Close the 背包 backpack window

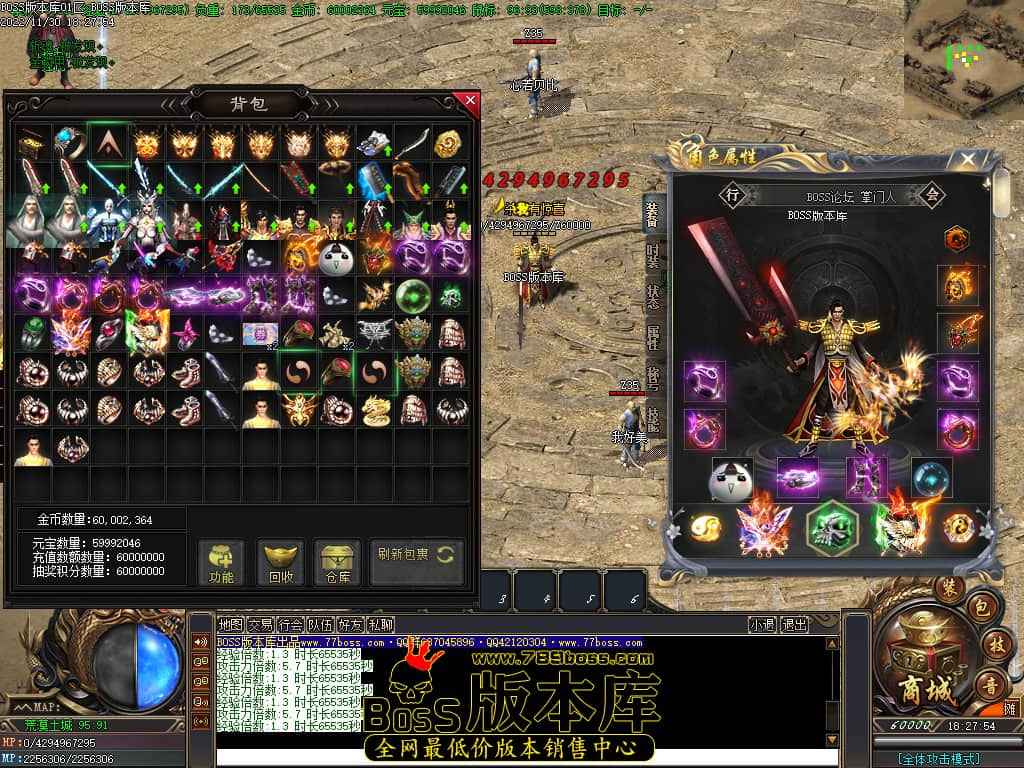(468, 101)
